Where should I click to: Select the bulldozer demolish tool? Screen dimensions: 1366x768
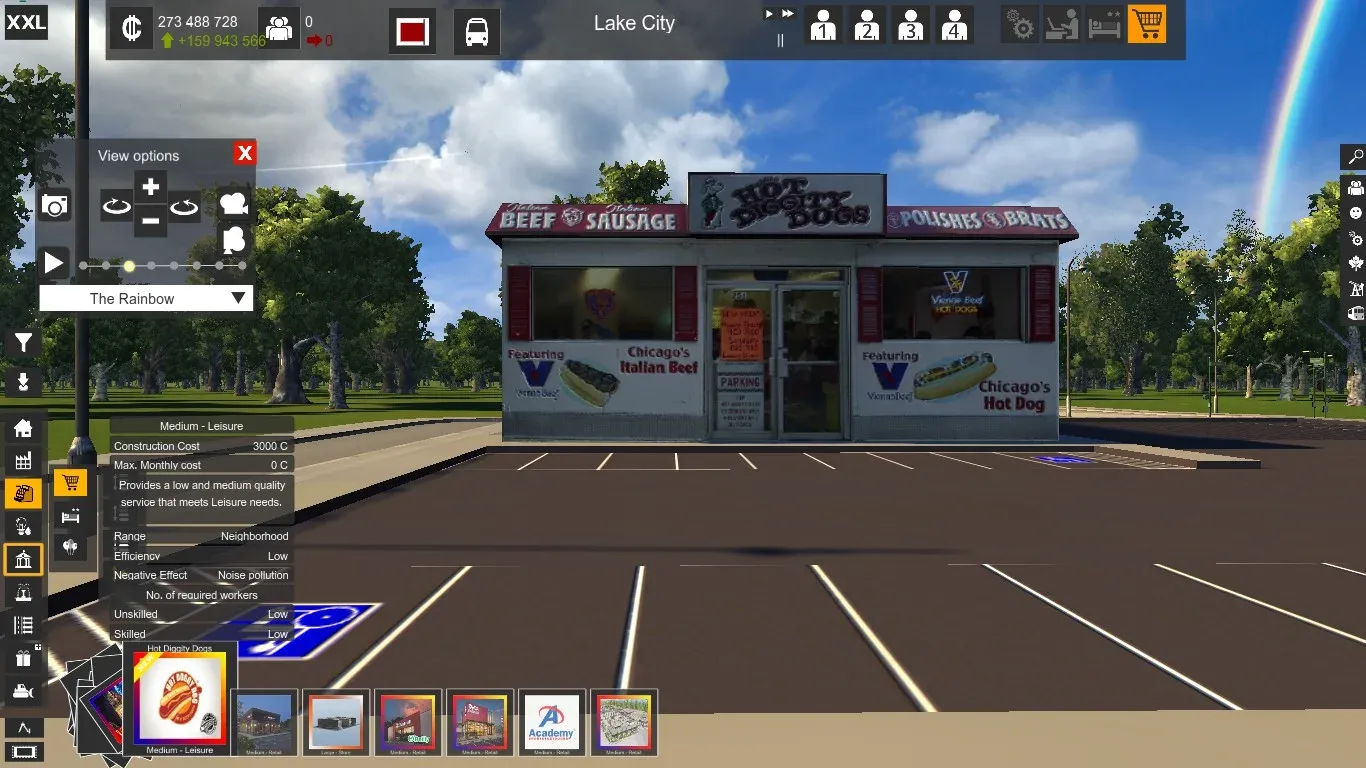tap(23, 691)
